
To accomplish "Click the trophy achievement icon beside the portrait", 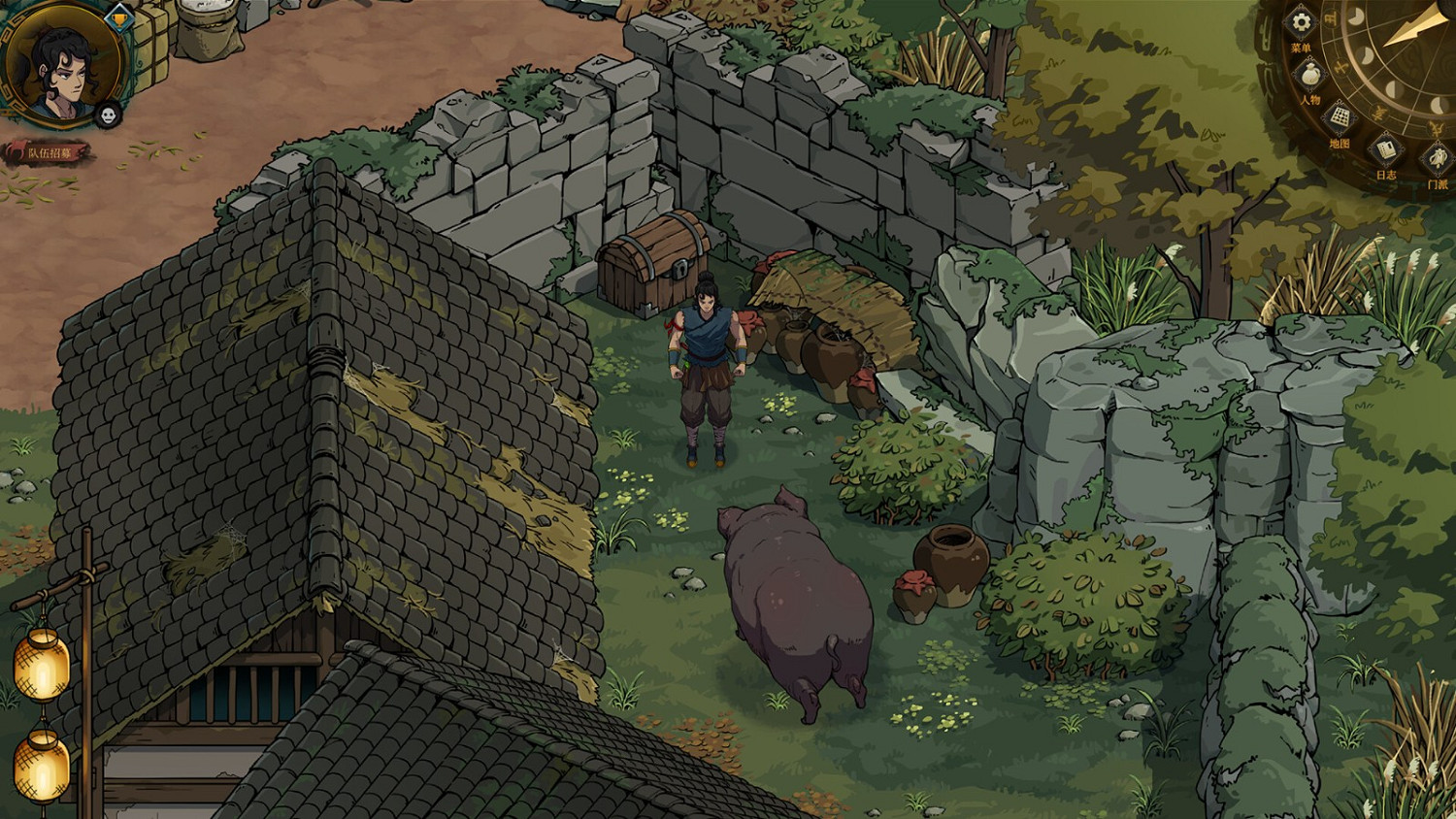I will (120, 18).
